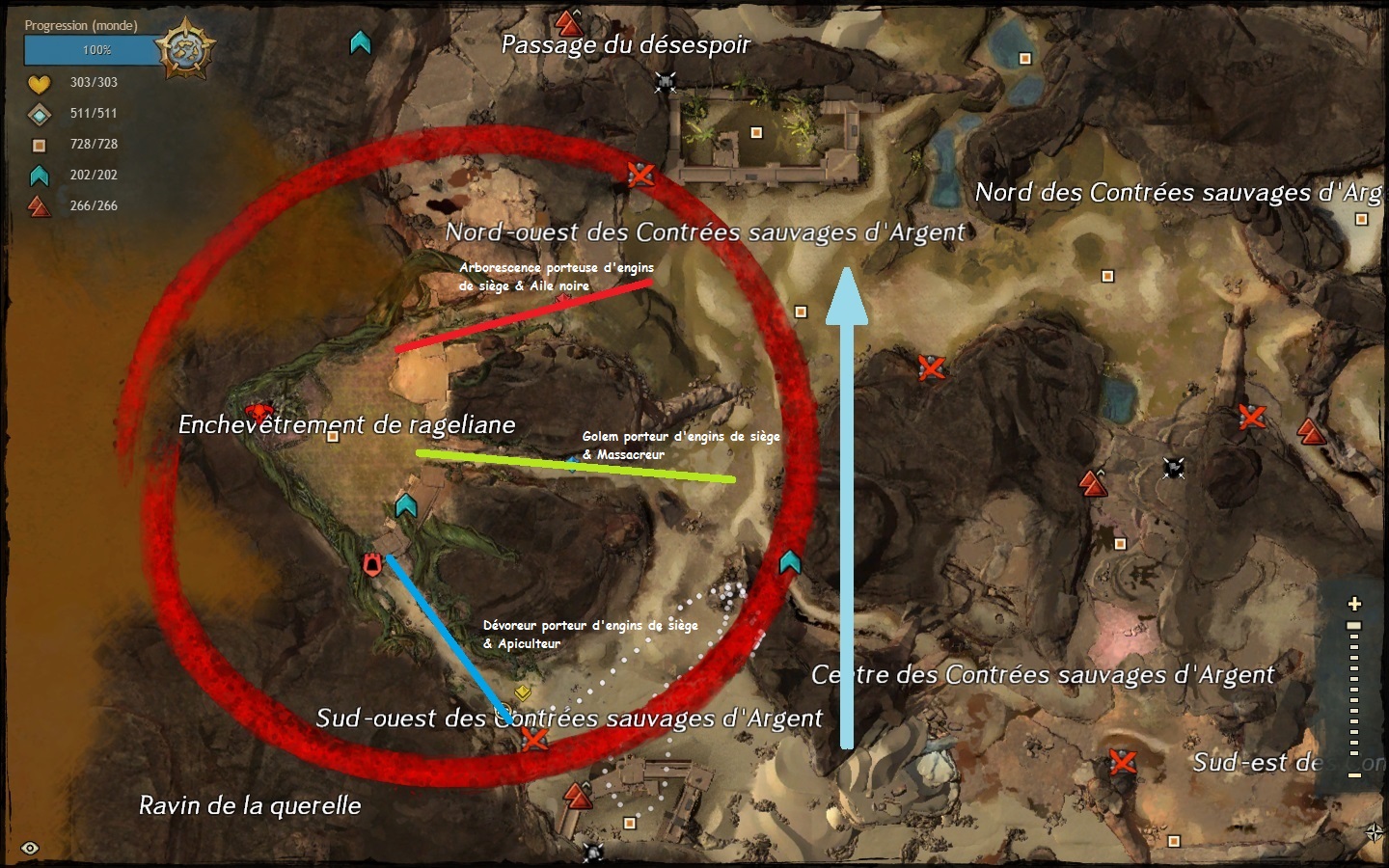Click the yellow event diamond near Sud-ouest label
Viewport: 1389px width, 868px height.
[x=521, y=691]
